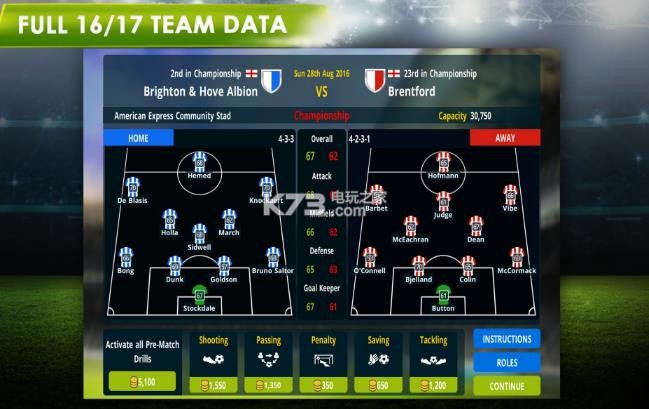This screenshot has height=409, width=649.
Task: Select Brighton goalkeeper Stockdale
Action: click(x=199, y=296)
